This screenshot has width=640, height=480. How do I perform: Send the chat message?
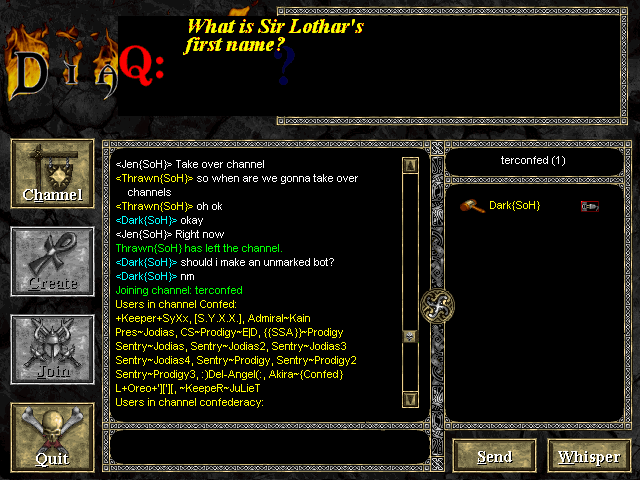[494, 456]
